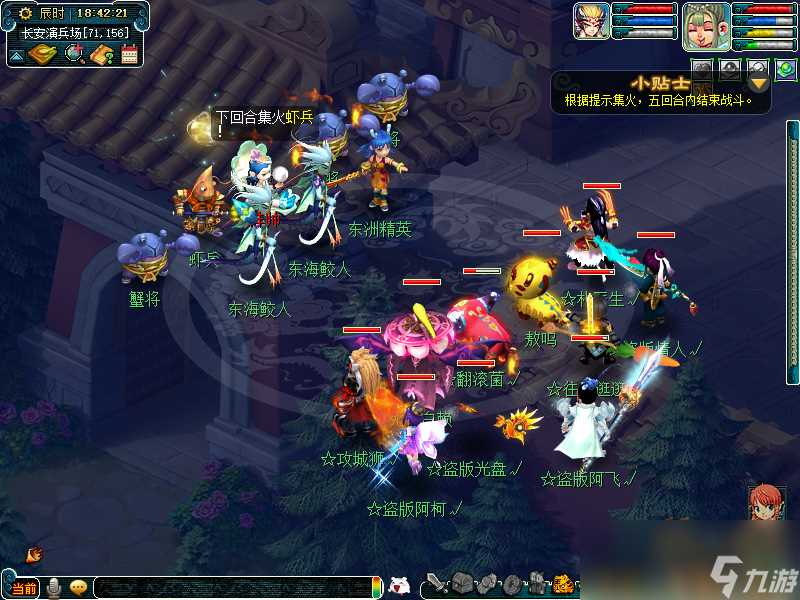Image resolution: width=800 pixels, height=600 pixels.
Task: Activate the microphone voice chat button
Action: coord(54,587)
